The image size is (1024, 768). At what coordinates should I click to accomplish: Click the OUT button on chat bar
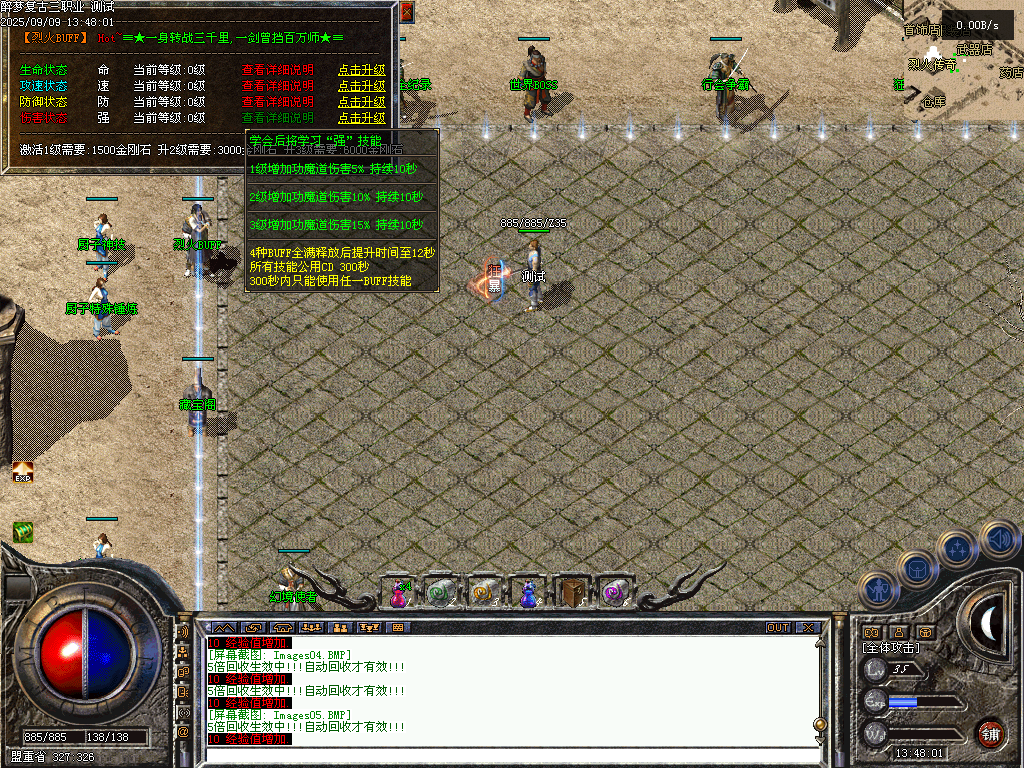coord(778,628)
